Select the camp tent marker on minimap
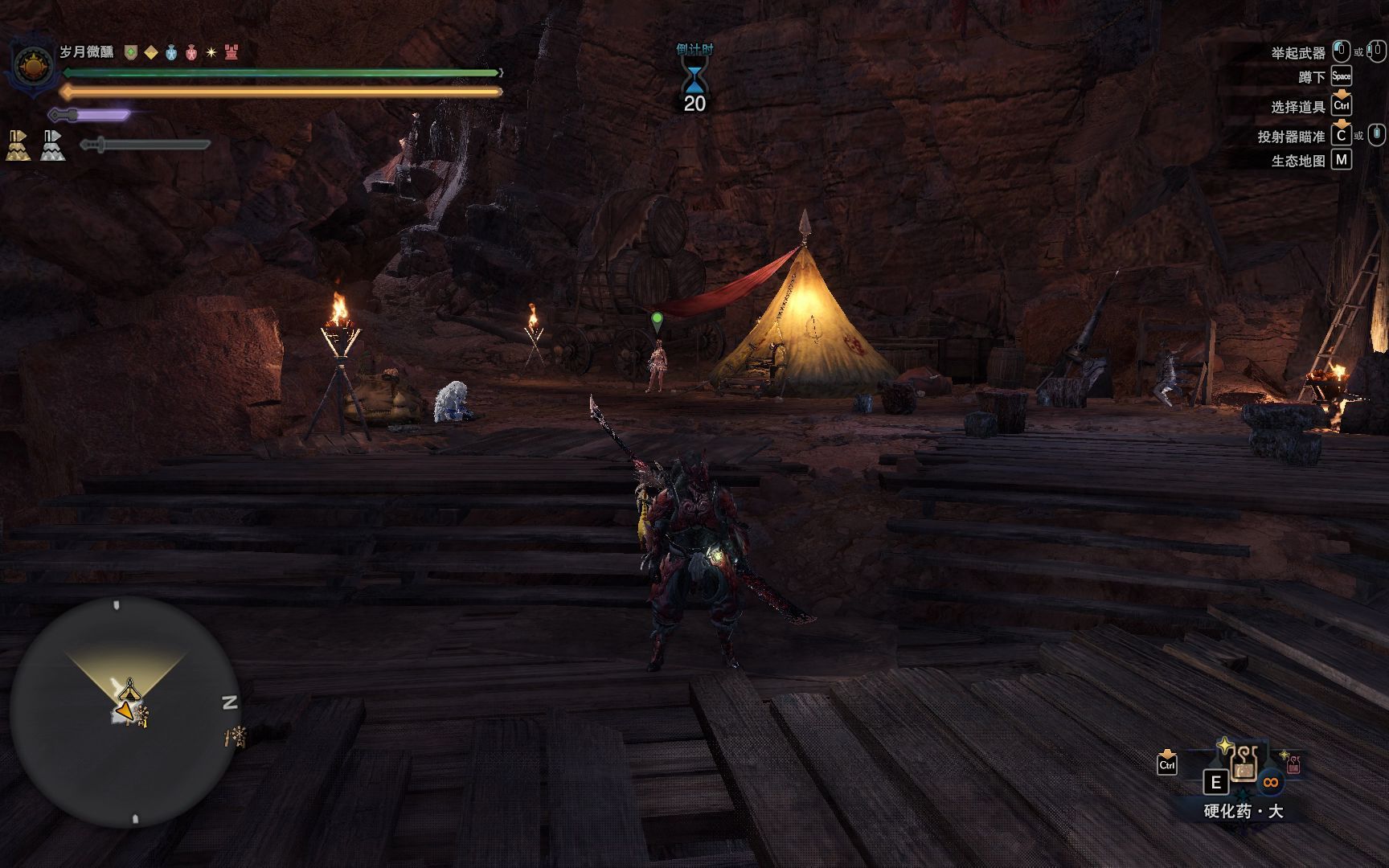This screenshot has width=1389, height=868. pos(129,690)
